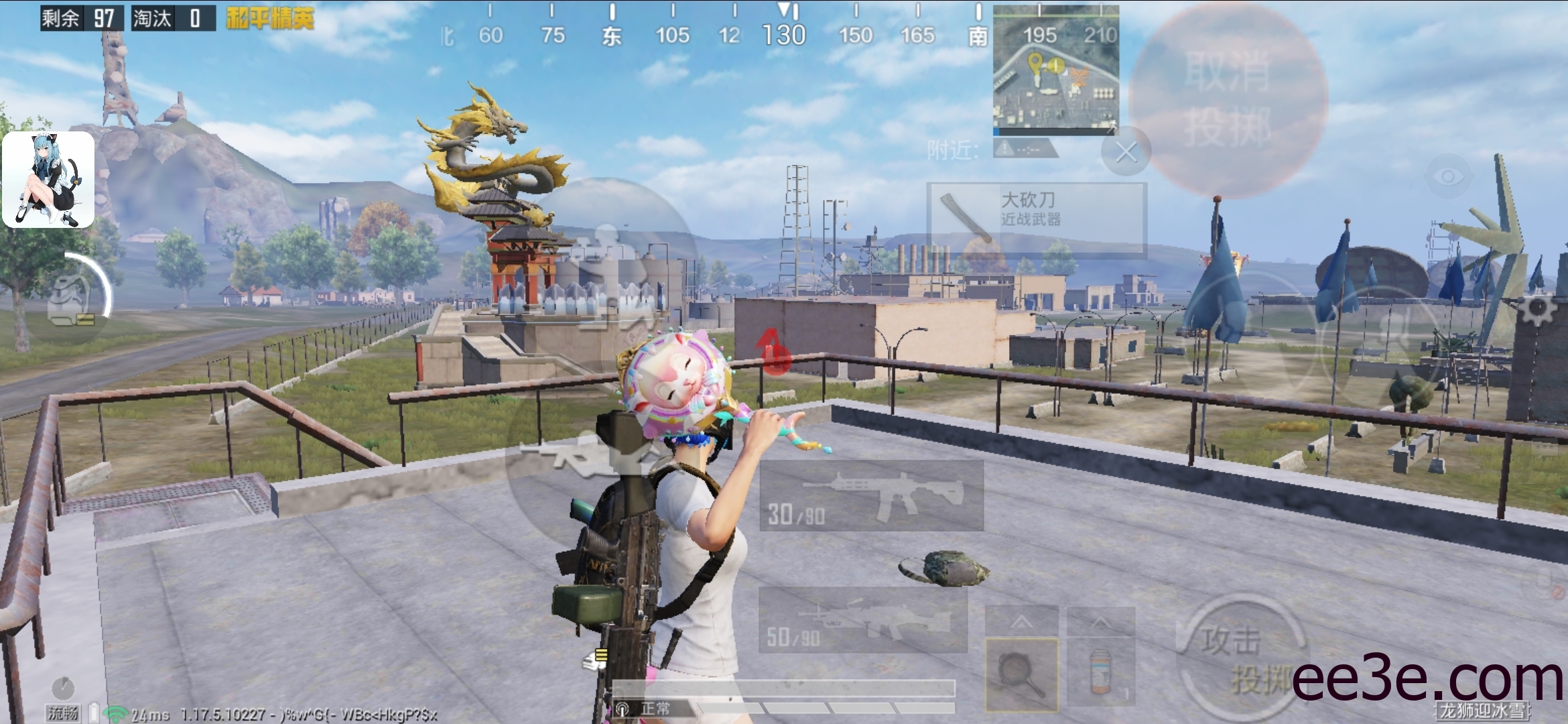This screenshot has height=724, width=1568.
Task: Equip the frying pan slot
Action: pyautogui.click(x=1021, y=674)
